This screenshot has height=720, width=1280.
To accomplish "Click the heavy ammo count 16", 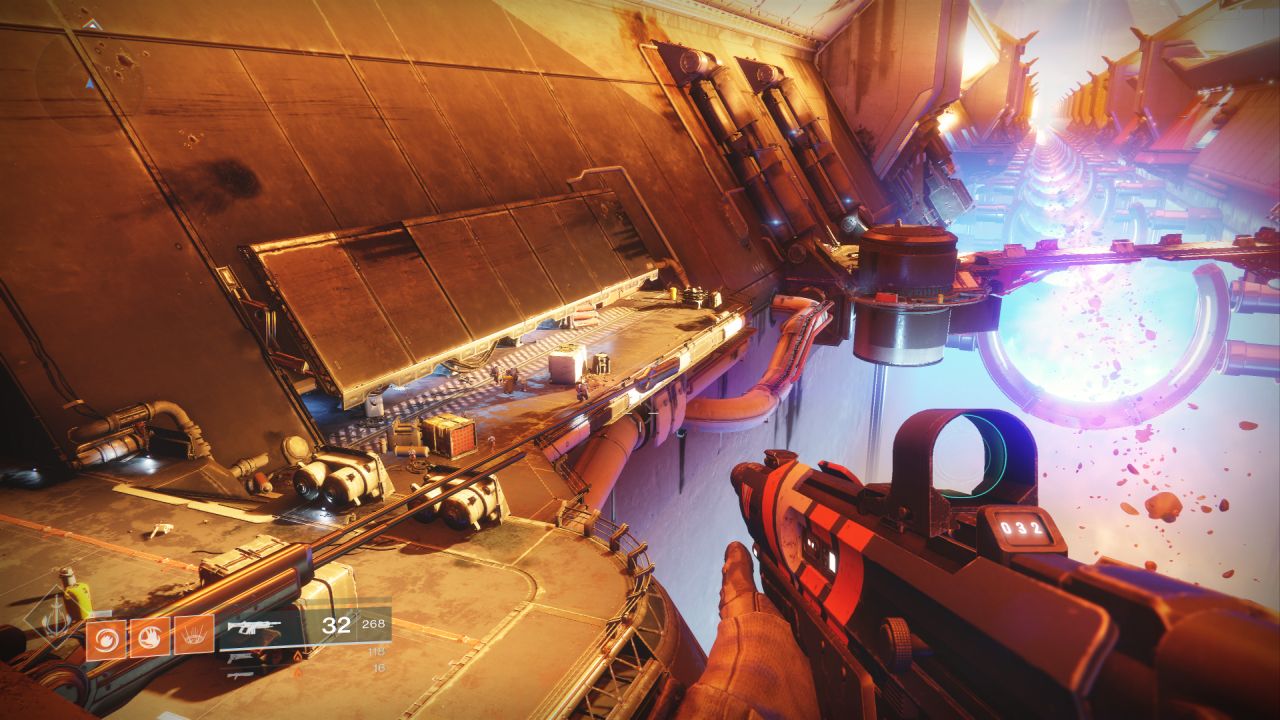I will point(379,669).
